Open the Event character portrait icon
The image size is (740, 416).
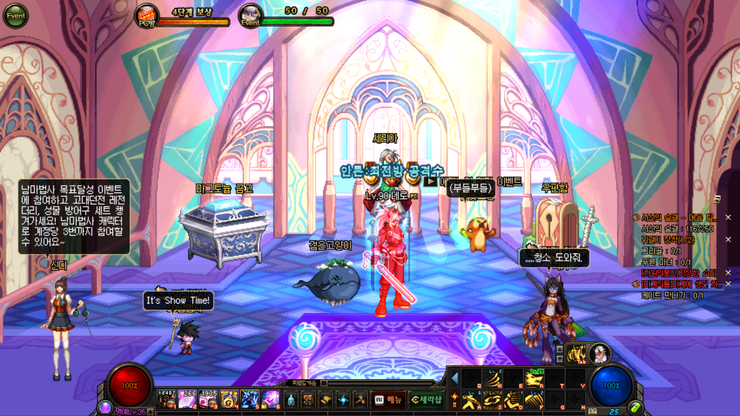[x=250, y=15]
